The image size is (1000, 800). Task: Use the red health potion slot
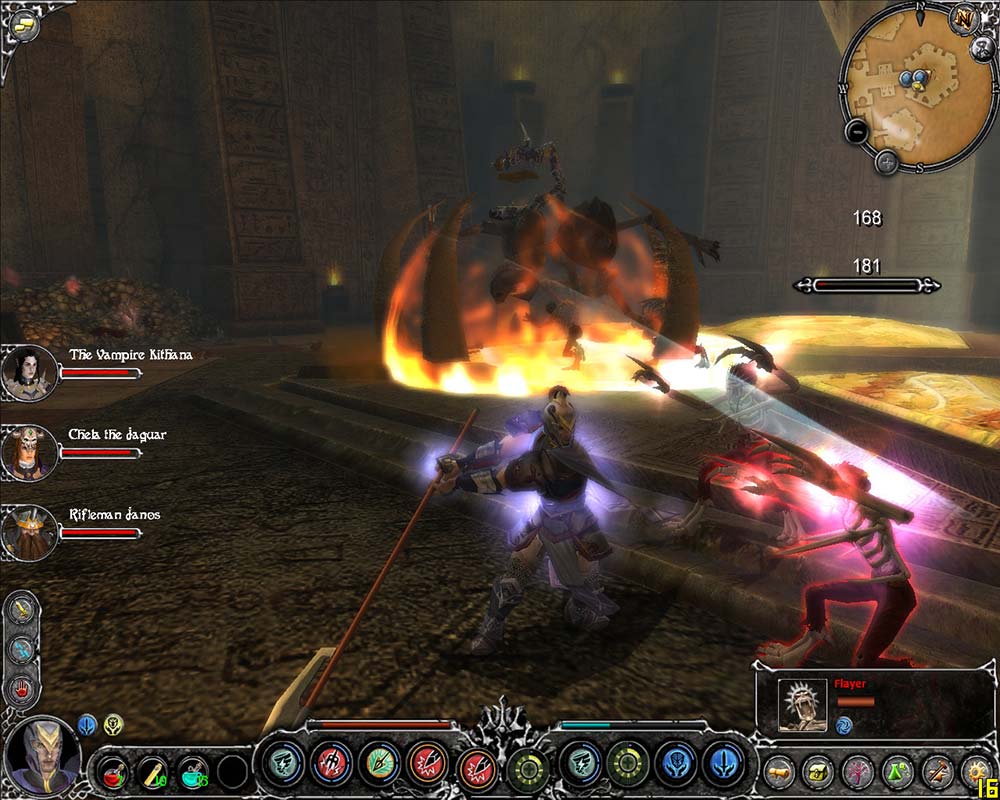[111, 769]
